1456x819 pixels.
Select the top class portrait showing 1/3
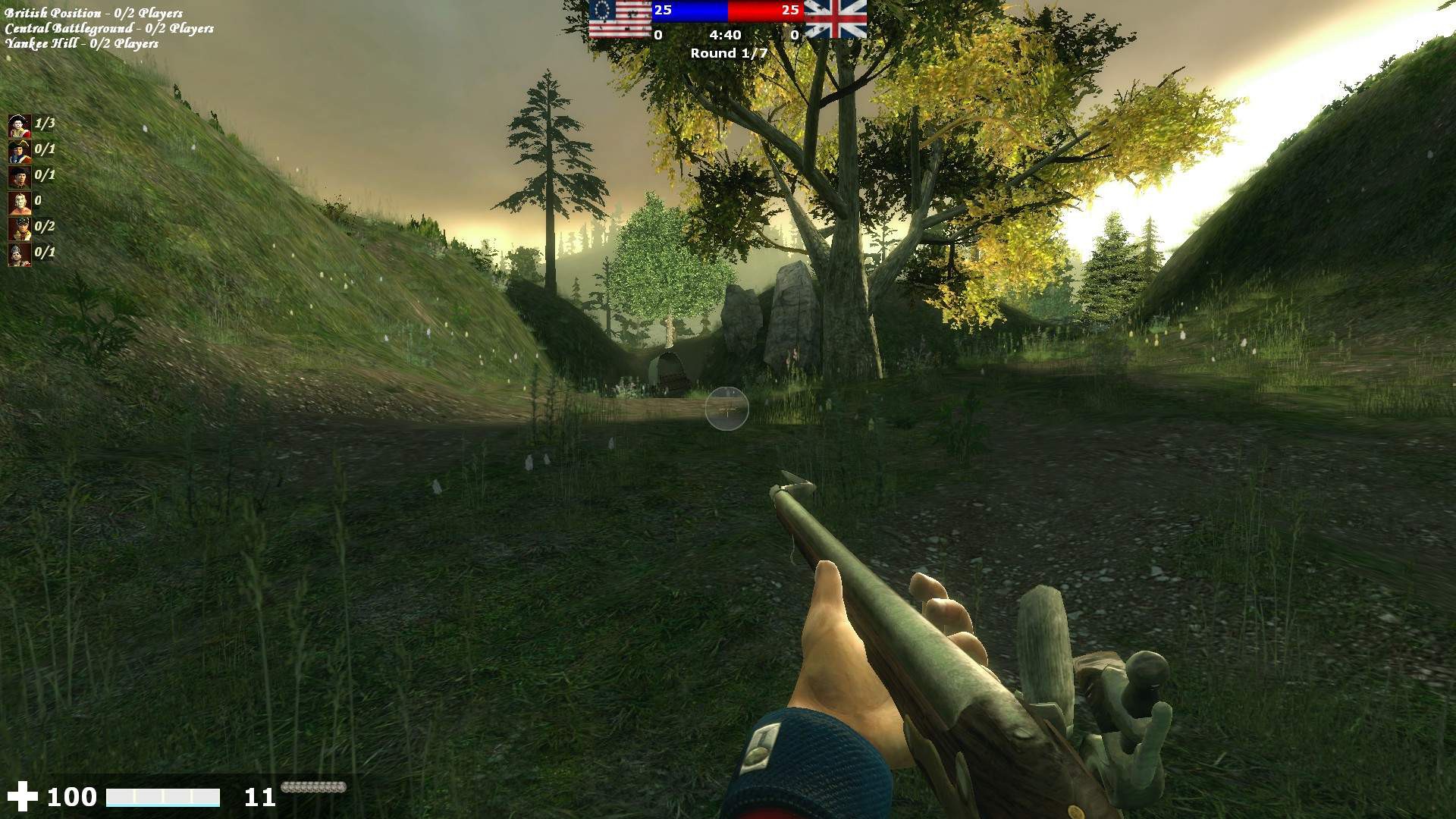(20, 124)
